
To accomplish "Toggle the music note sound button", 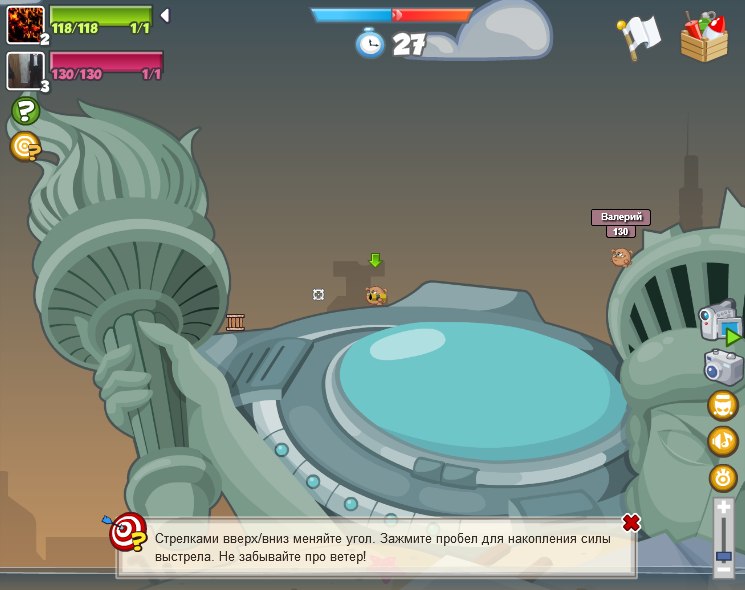I will 722,440.
